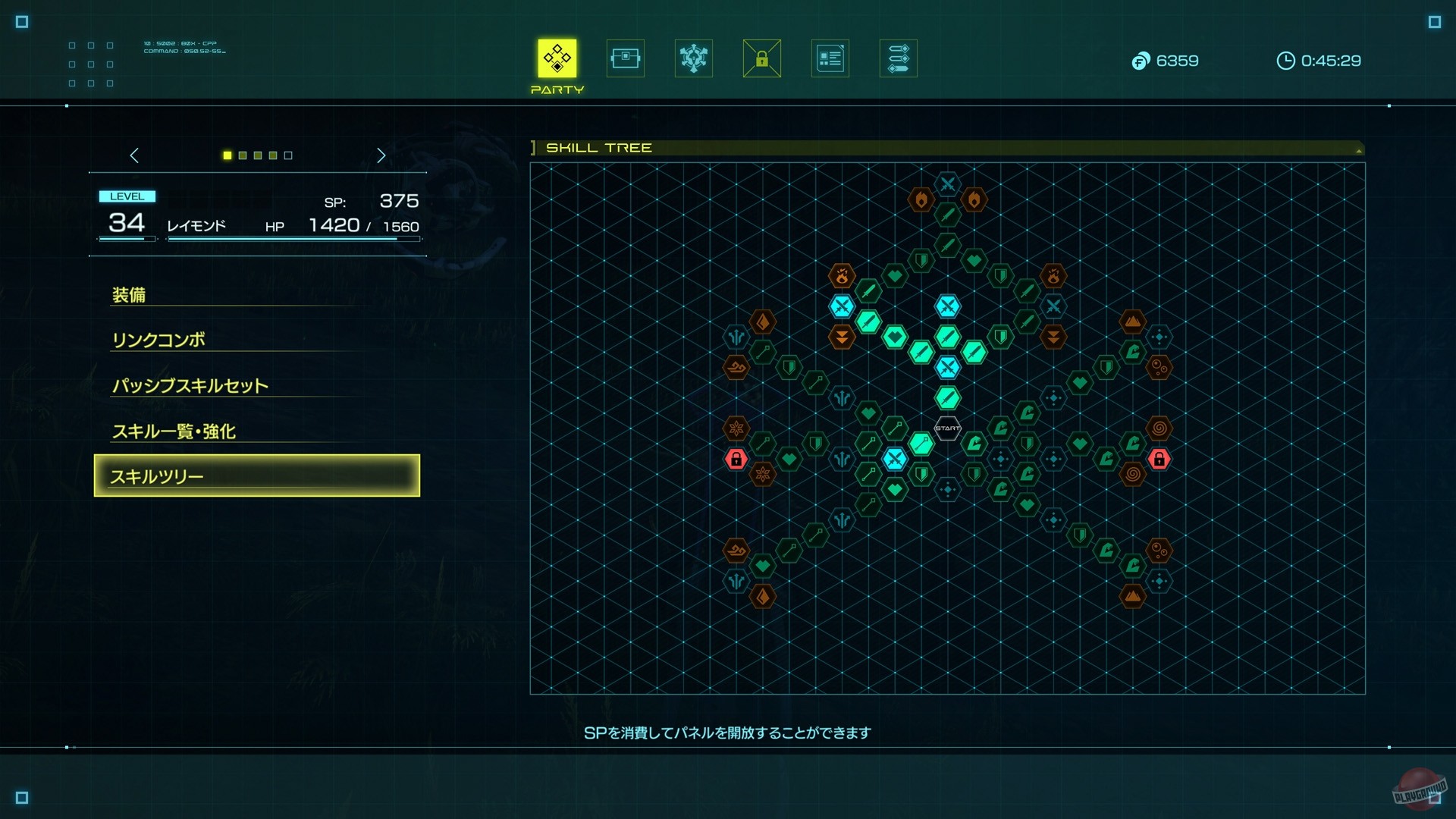Viewport: 1456px width, 819px height.
Task: Expand the triangle above the Skill Tree panel
Action: pyautogui.click(x=1357, y=149)
